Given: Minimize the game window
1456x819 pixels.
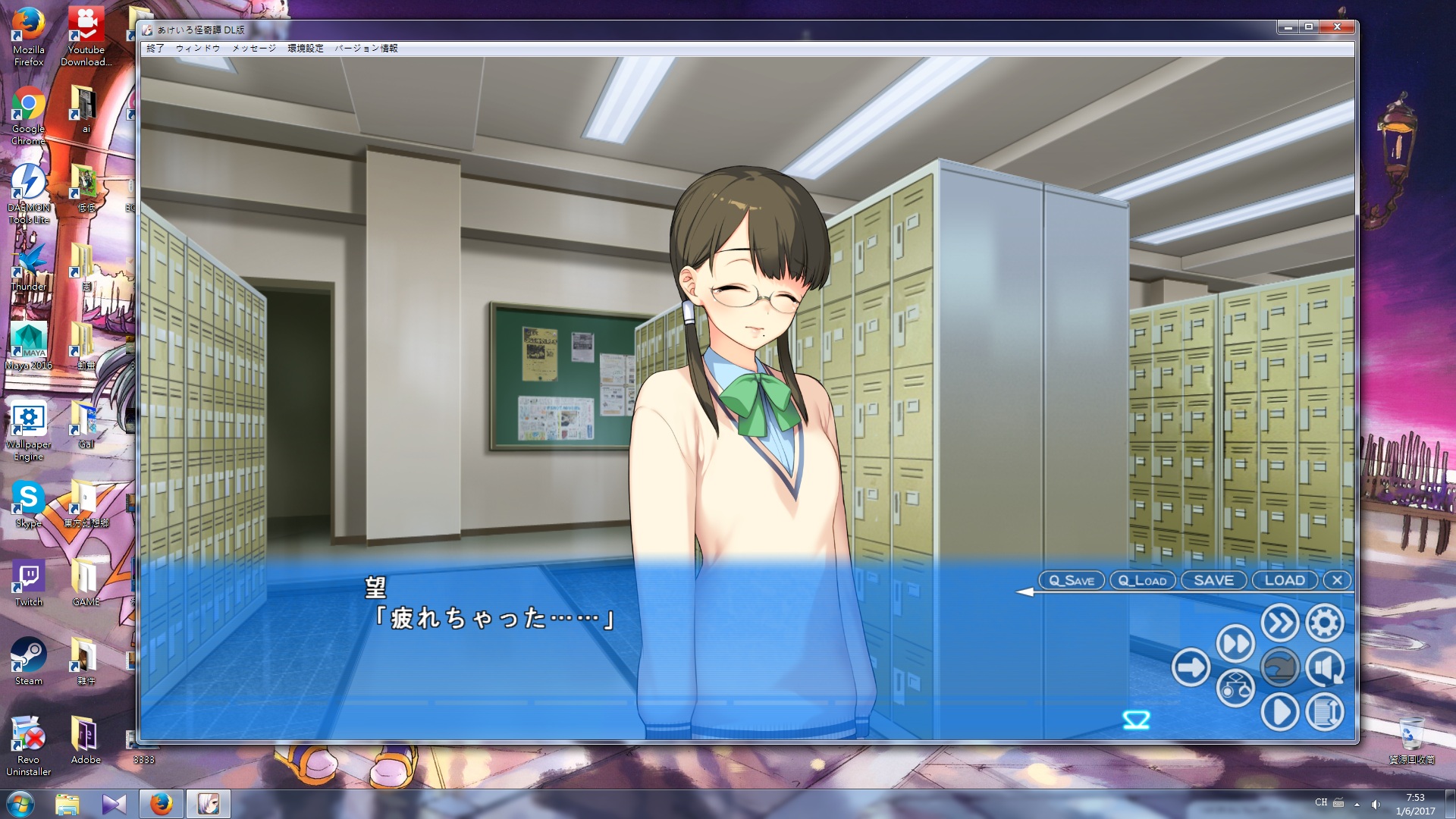Looking at the screenshot, I should tap(1288, 27).
